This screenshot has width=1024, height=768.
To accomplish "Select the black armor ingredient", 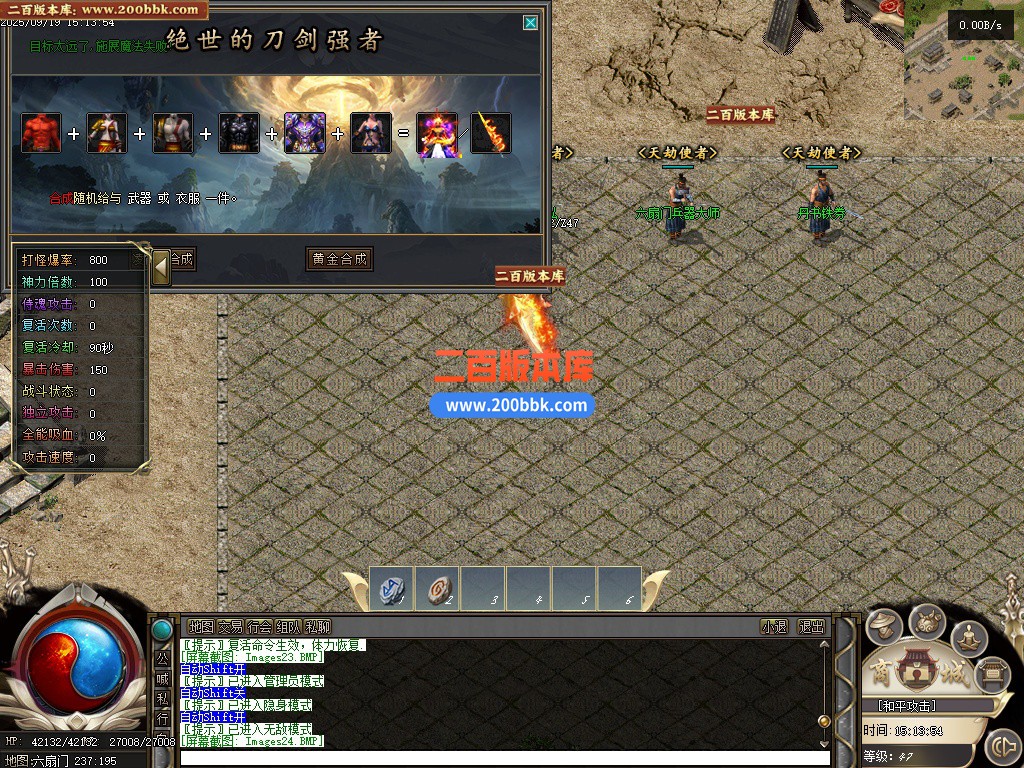I will [x=239, y=133].
